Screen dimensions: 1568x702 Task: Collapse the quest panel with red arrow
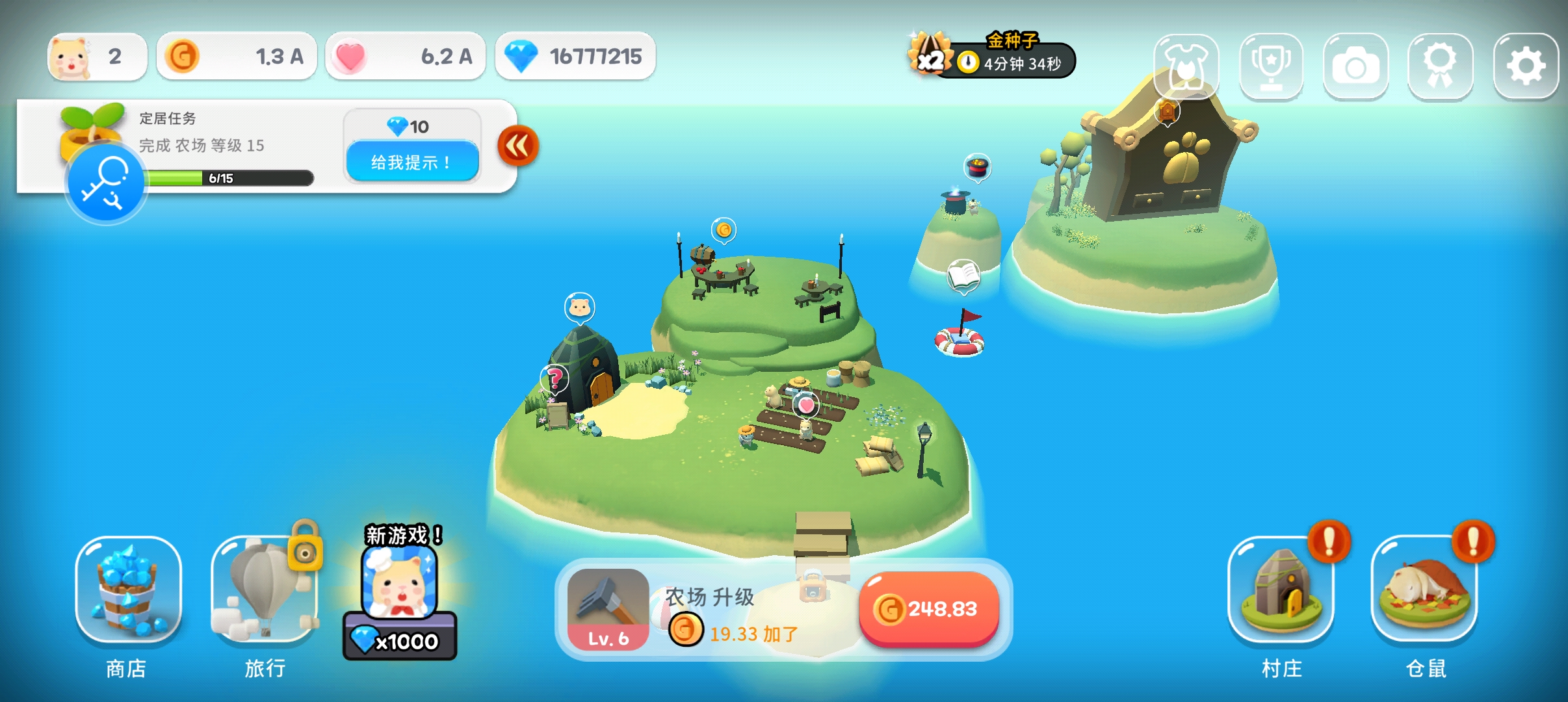click(x=518, y=146)
